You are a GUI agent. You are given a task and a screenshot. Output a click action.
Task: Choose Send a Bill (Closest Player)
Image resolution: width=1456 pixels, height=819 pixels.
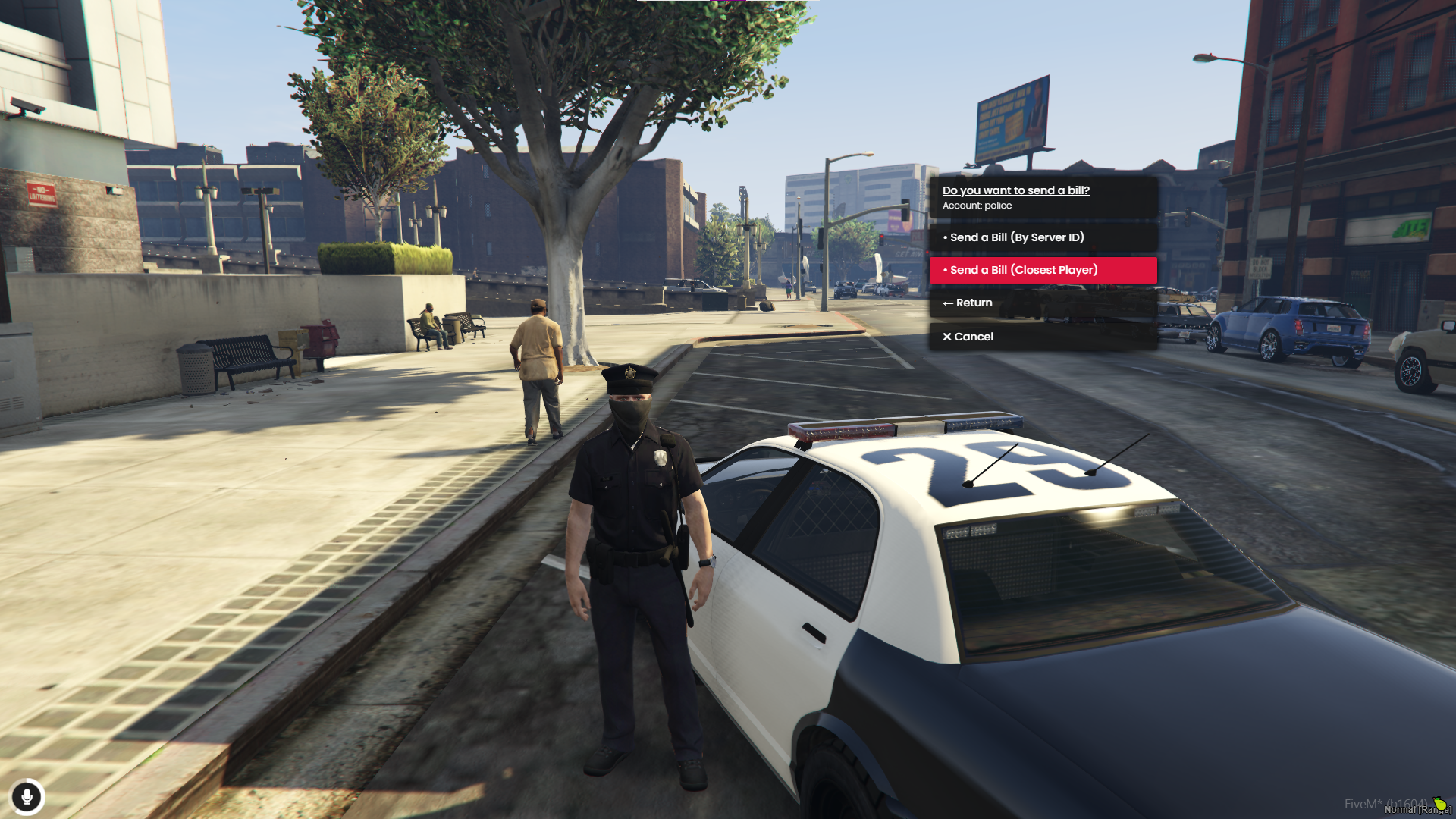tap(1043, 270)
